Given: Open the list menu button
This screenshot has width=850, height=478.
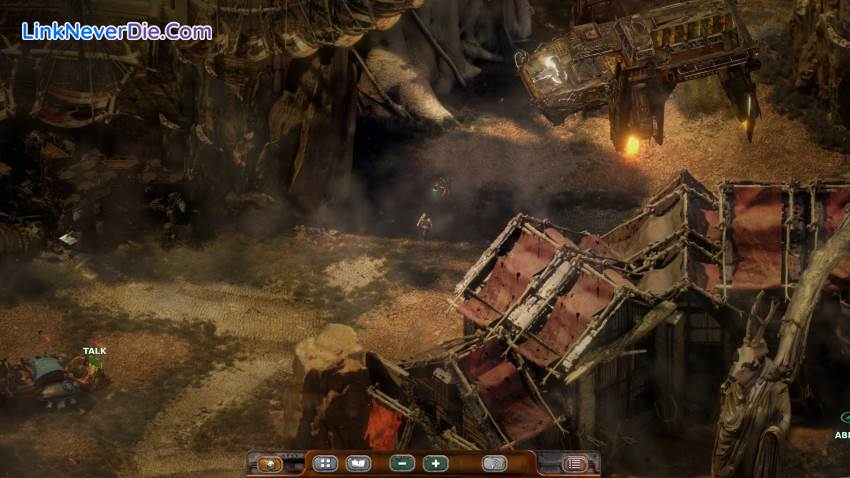Looking at the screenshot, I should [575, 464].
